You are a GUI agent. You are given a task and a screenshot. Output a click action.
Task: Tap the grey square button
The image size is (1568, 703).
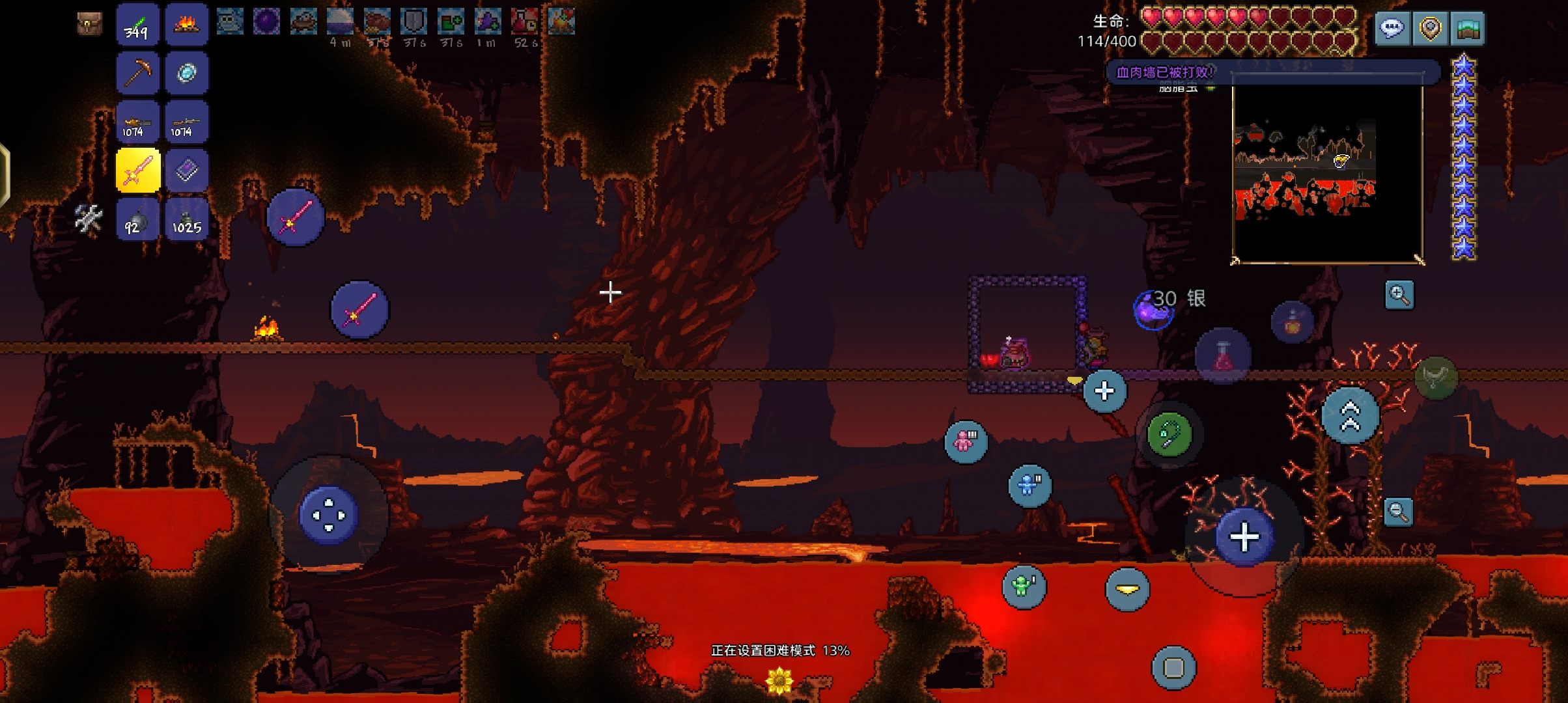[x=1173, y=667]
